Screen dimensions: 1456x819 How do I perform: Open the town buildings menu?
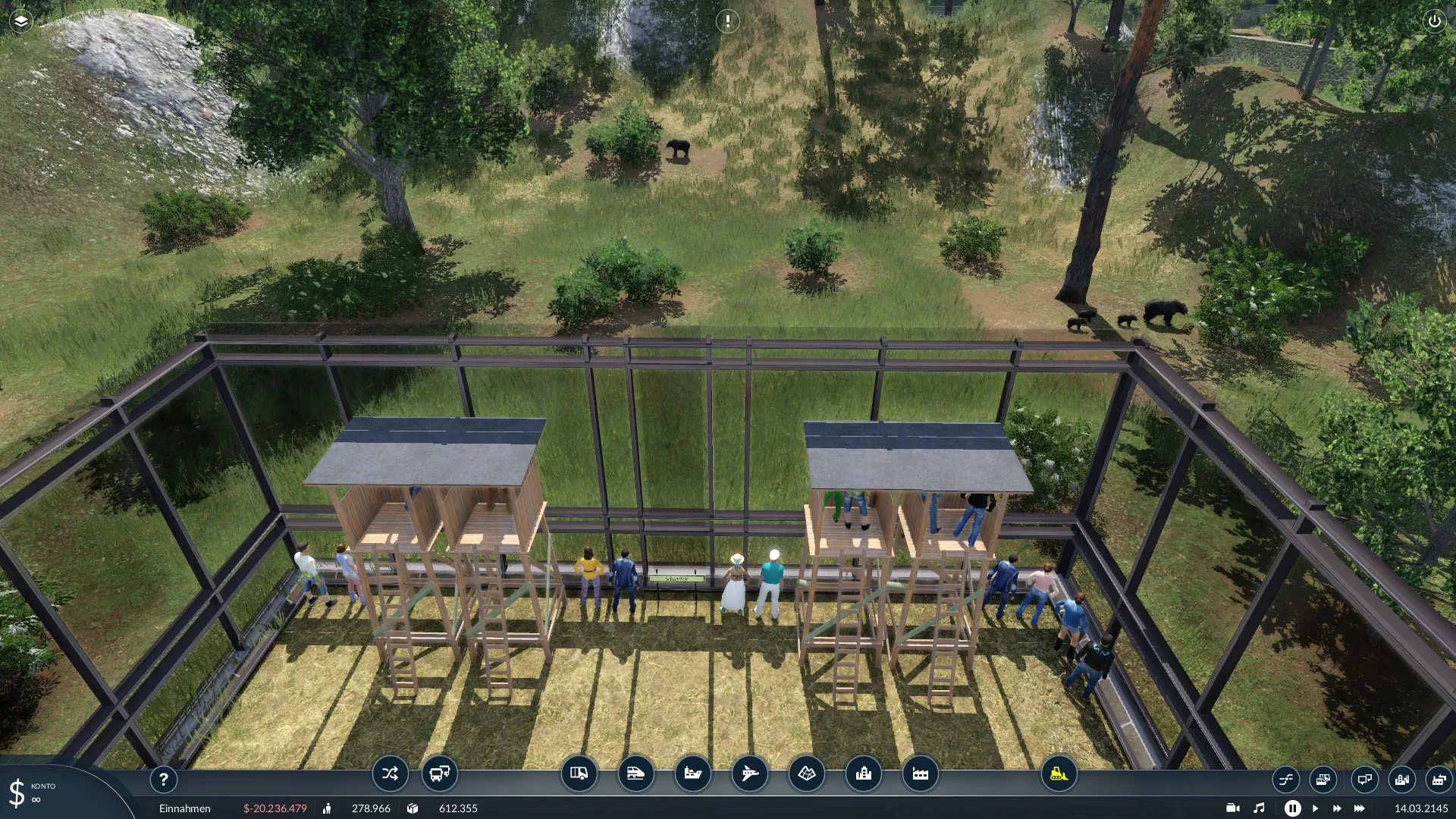point(863,774)
